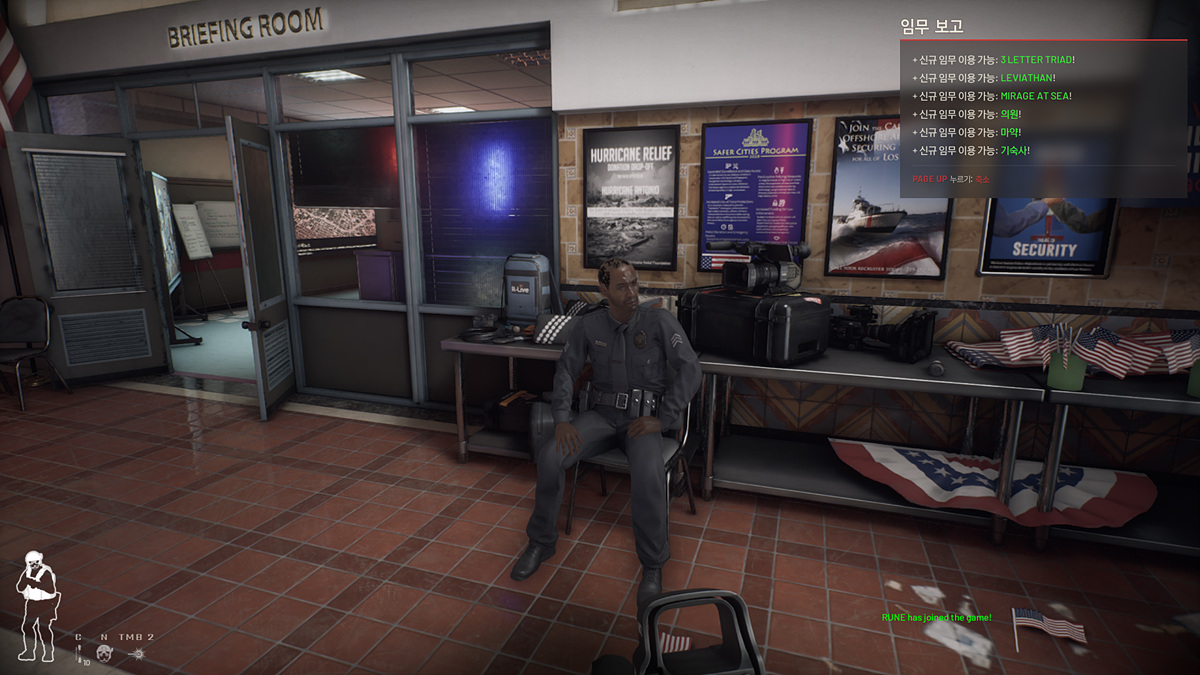Select the 의원 new mission entry
The image size is (1200, 675).
pos(969,114)
